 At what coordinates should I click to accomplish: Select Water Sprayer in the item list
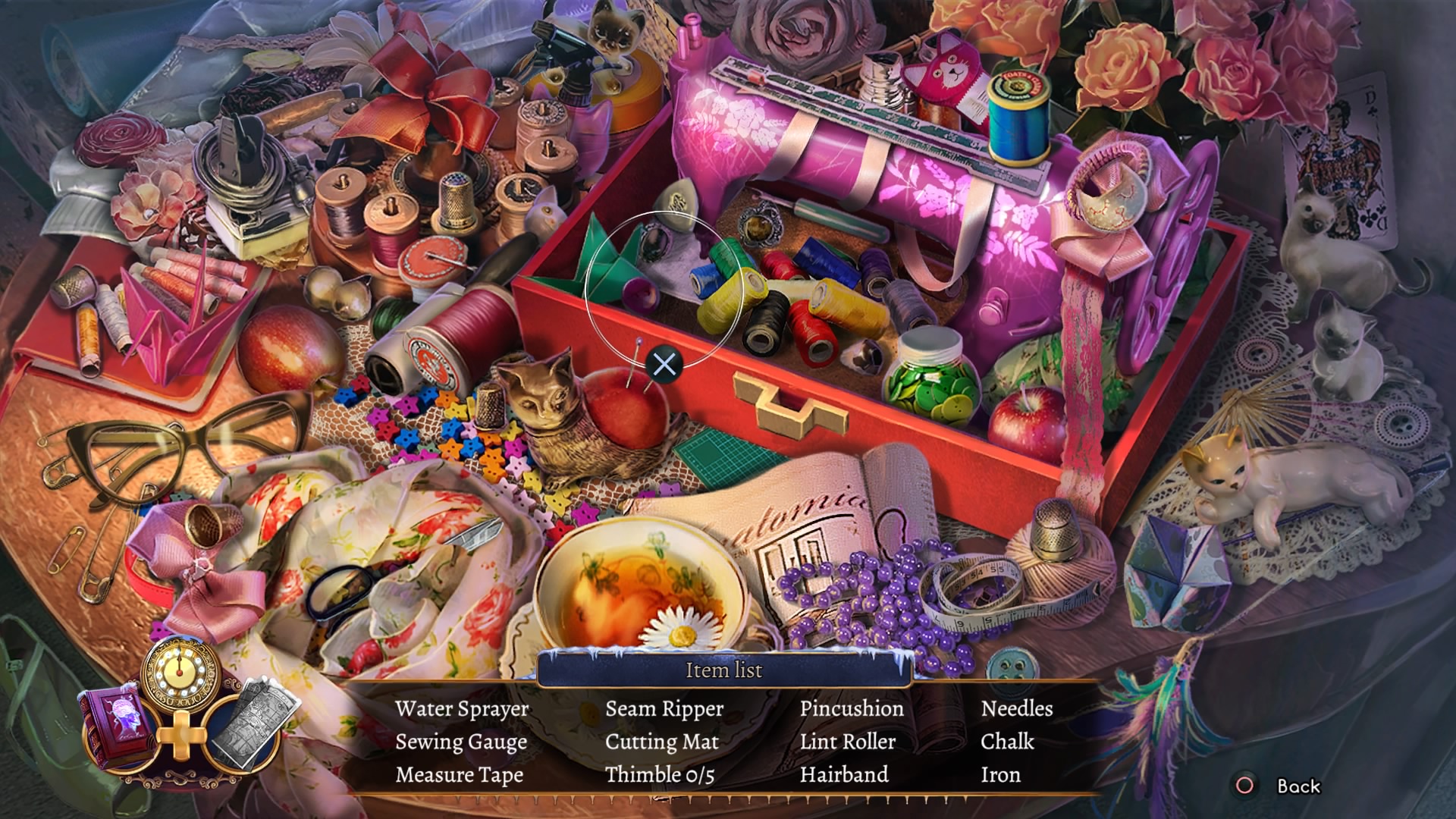coord(462,709)
